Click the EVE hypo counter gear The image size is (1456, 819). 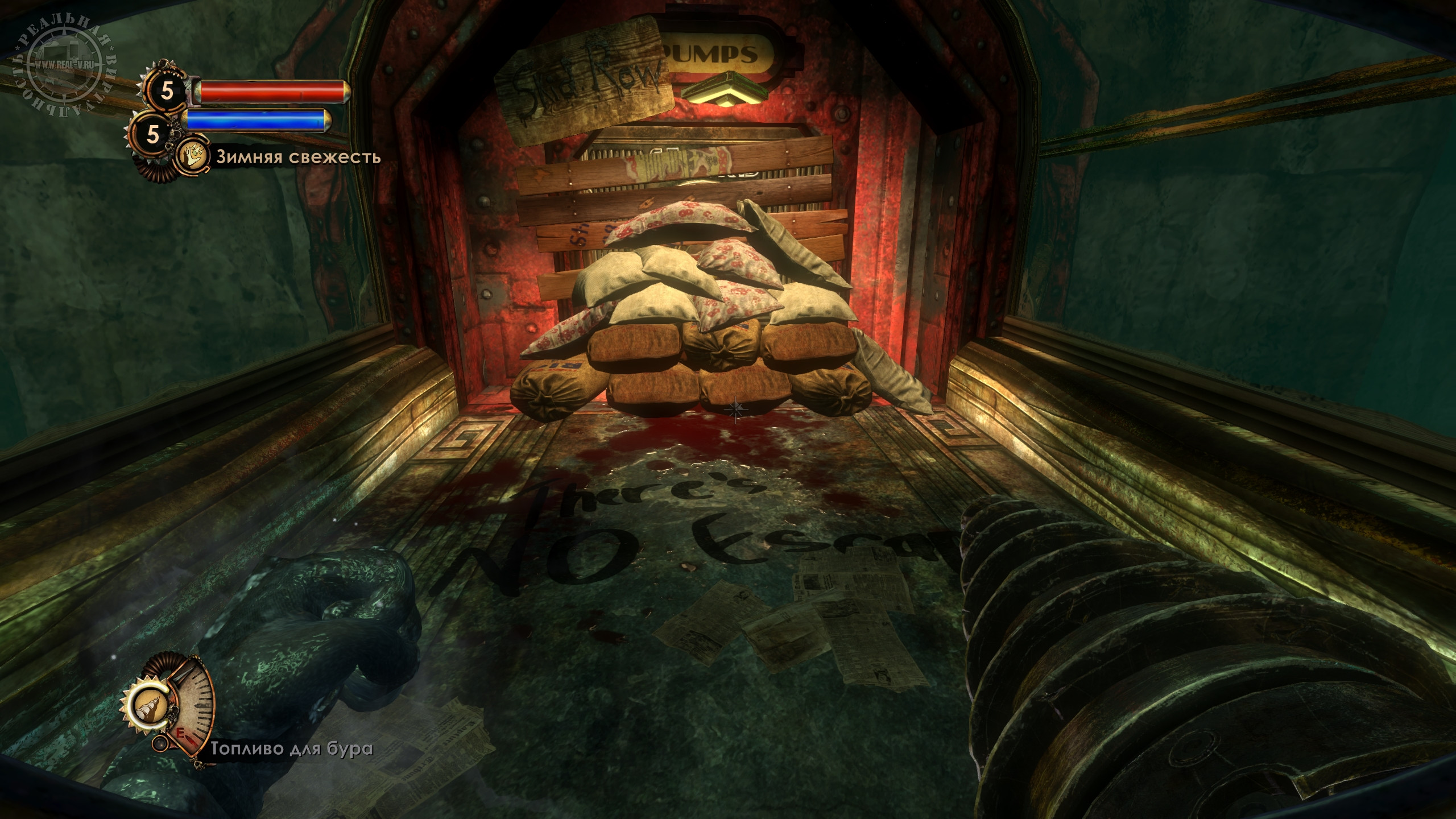tap(152, 133)
